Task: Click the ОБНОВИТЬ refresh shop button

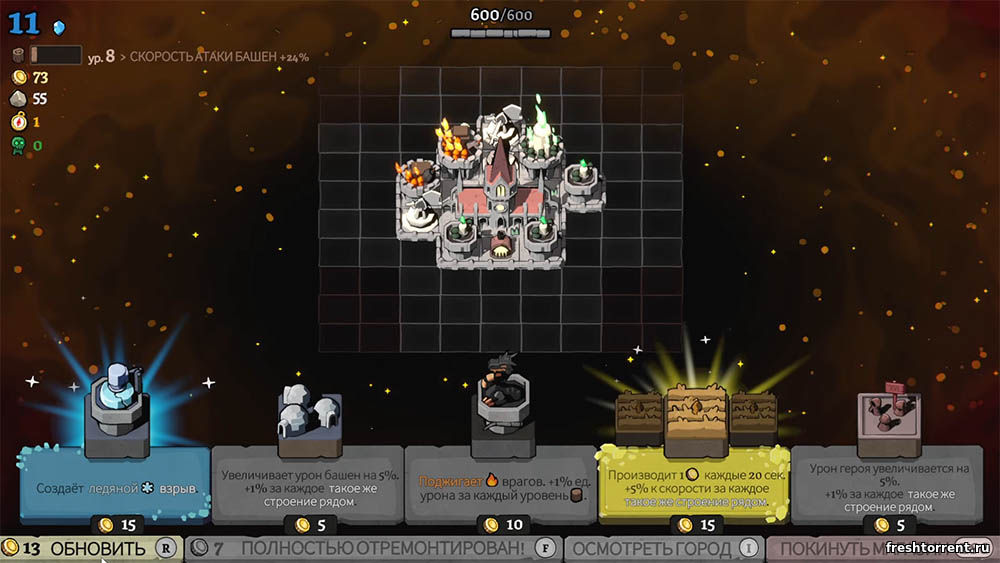Action: point(90,548)
